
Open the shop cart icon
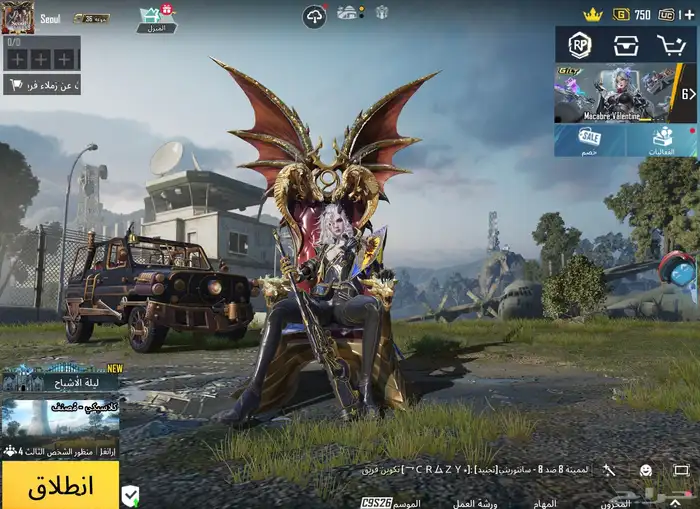tap(670, 45)
